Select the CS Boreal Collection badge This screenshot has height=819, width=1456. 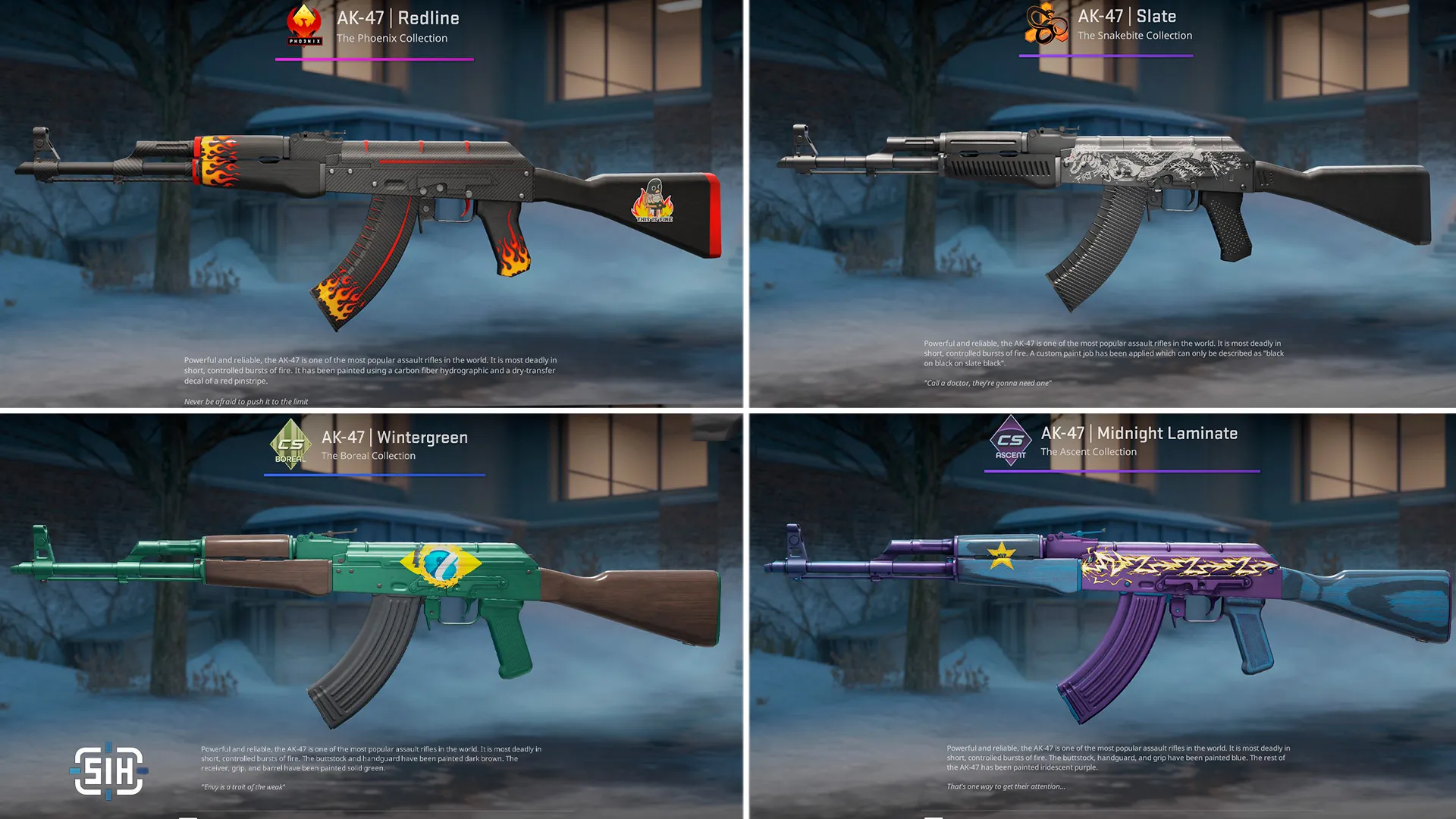tap(290, 445)
